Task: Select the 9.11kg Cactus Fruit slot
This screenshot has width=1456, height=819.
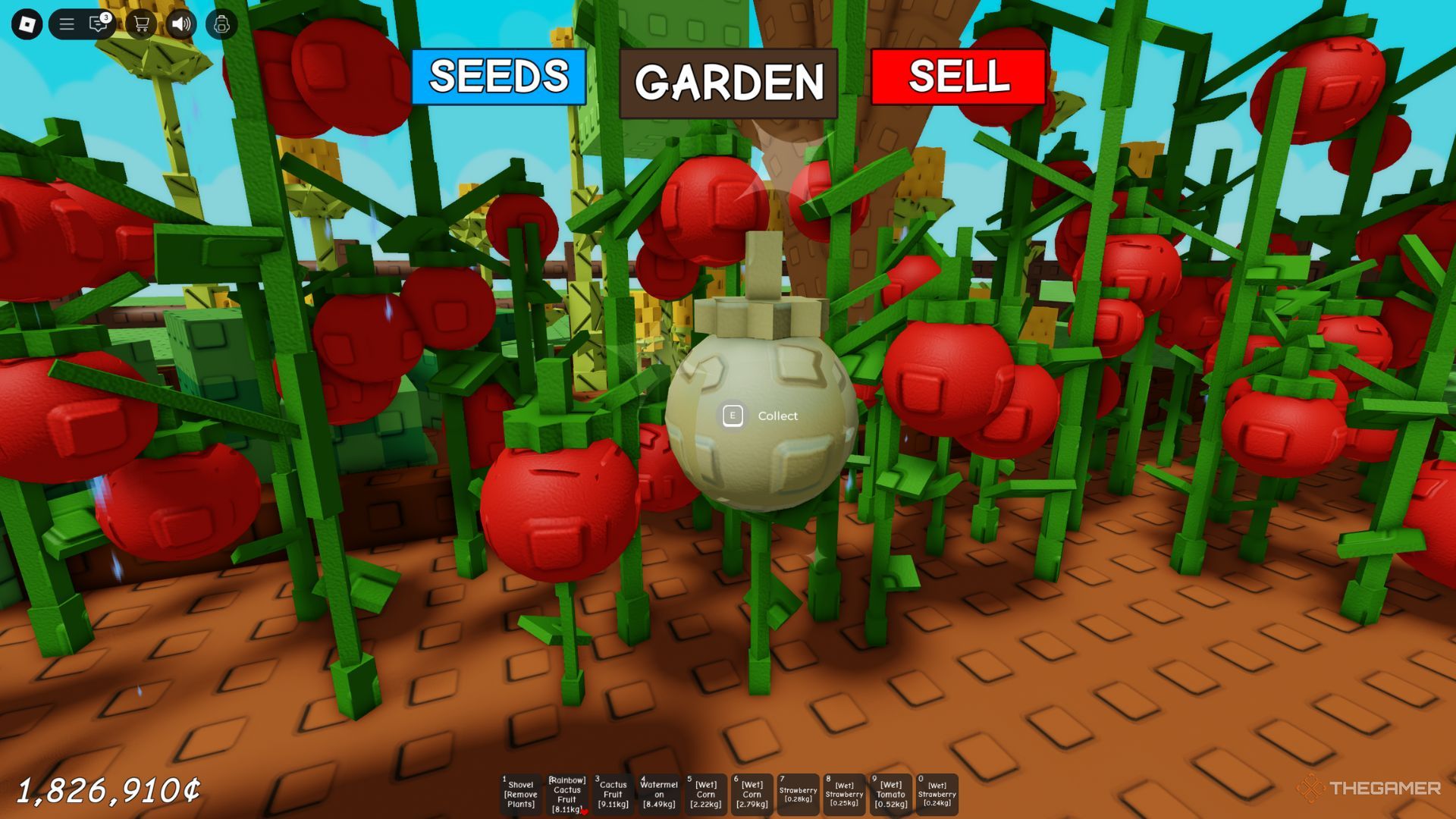Action: [613, 794]
